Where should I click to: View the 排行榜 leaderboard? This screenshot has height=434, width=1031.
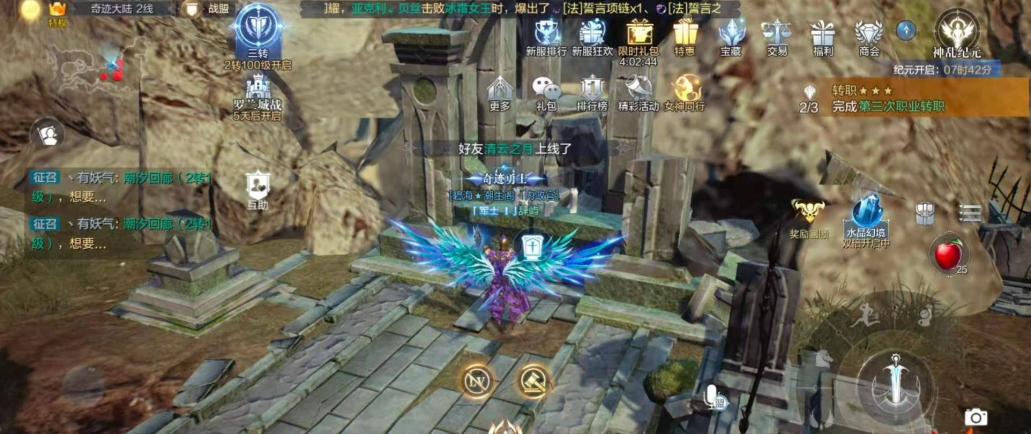coord(592,90)
